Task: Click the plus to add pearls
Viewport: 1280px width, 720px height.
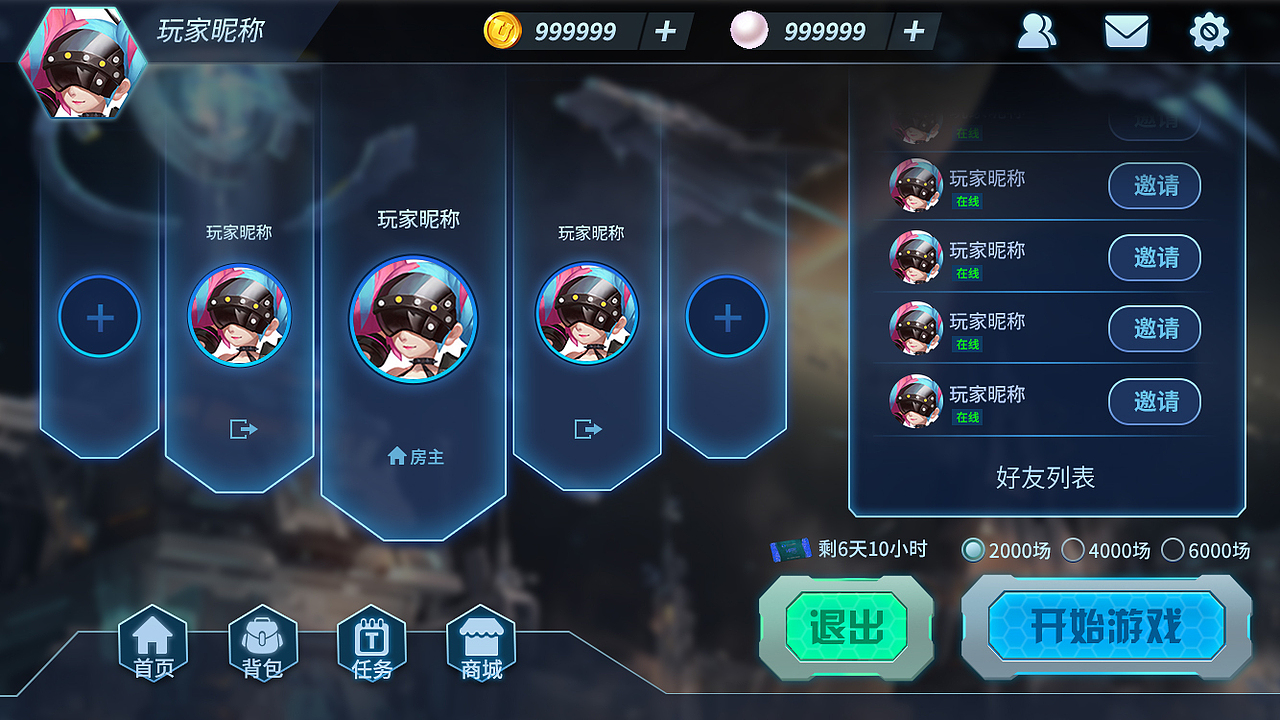Action: tap(911, 31)
